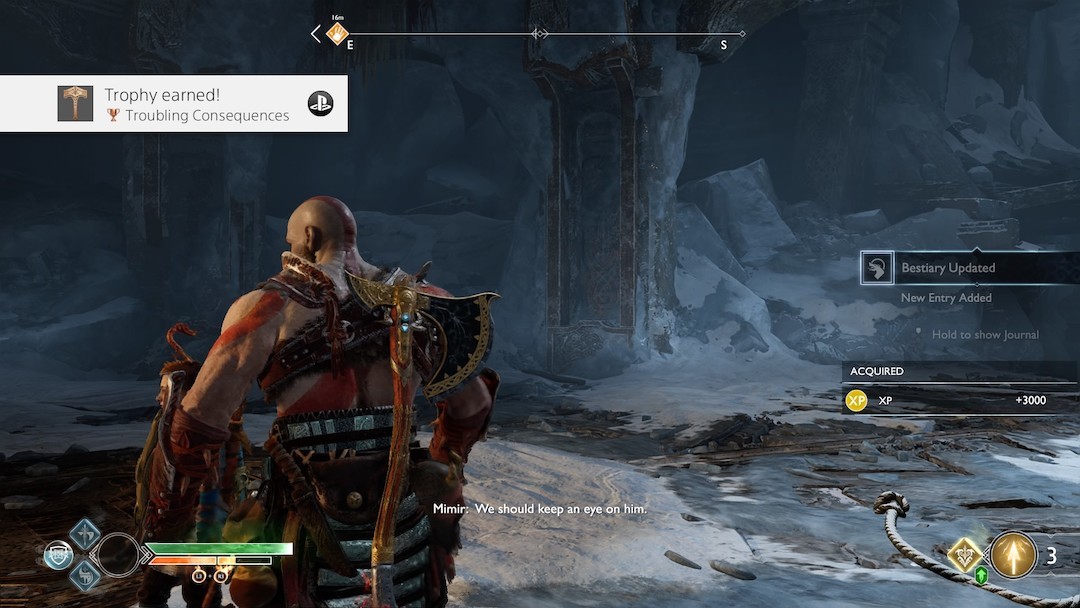Click the PlayStation logo on trophy popup
The height and width of the screenshot is (608, 1080).
pyautogui.click(x=320, y=104)
